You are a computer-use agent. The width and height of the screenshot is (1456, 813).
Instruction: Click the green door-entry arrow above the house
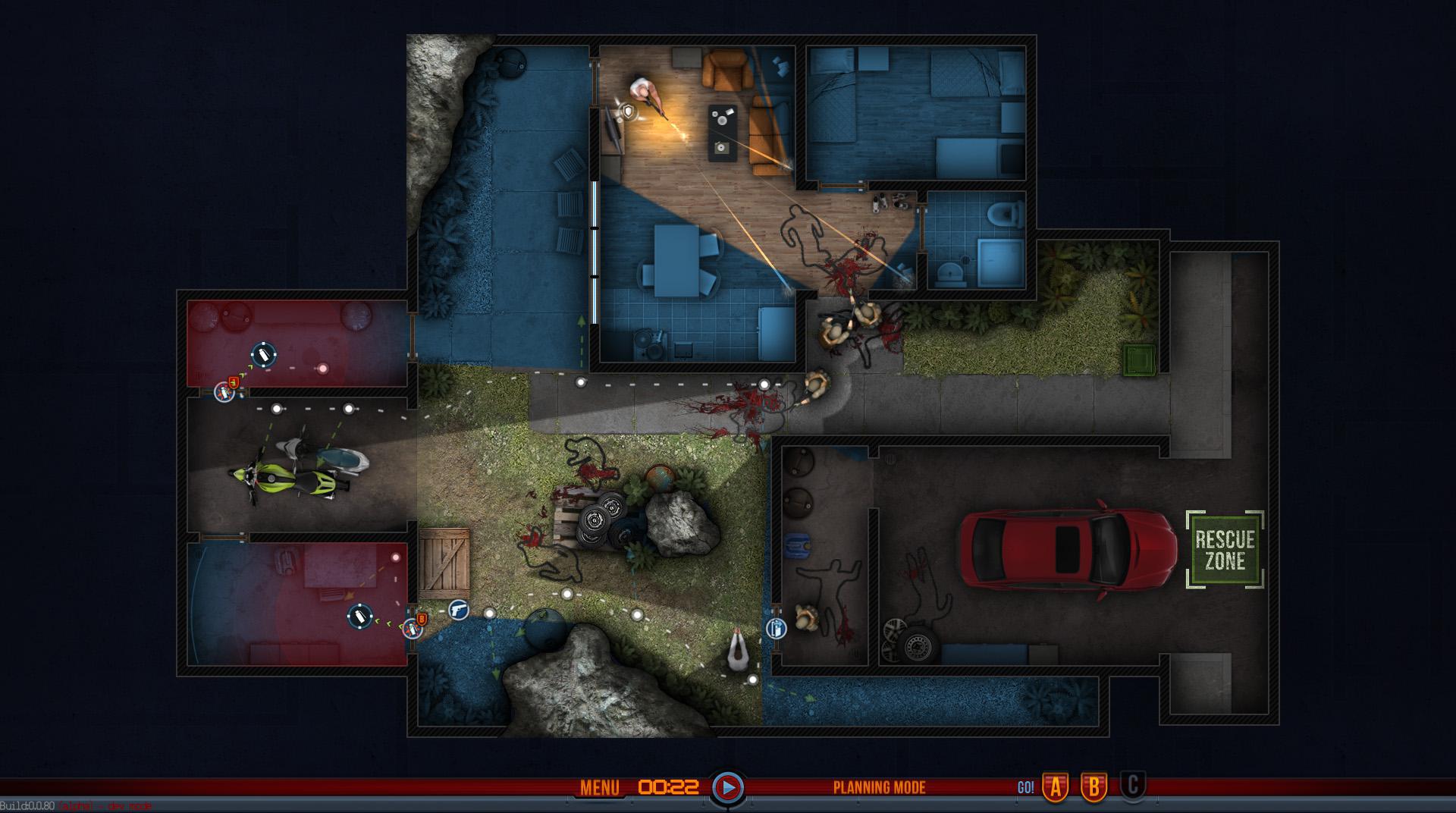coord(582,322)
